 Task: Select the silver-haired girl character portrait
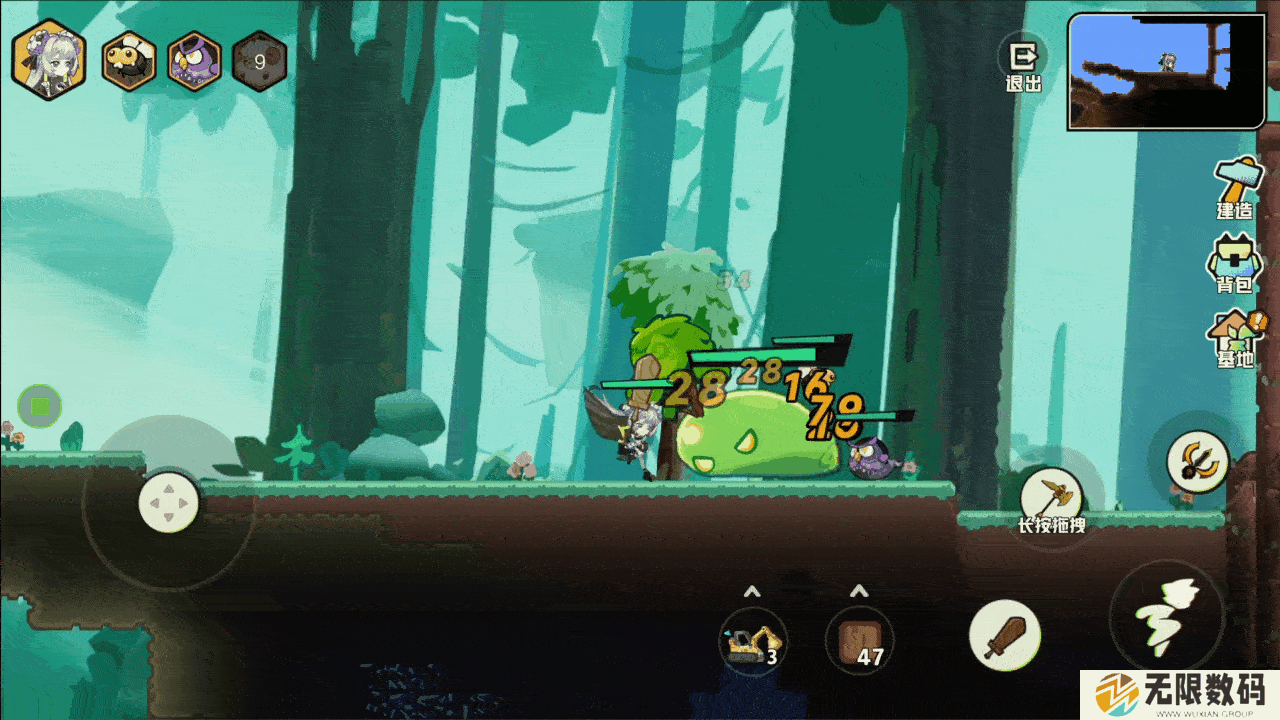pos(48,60)
